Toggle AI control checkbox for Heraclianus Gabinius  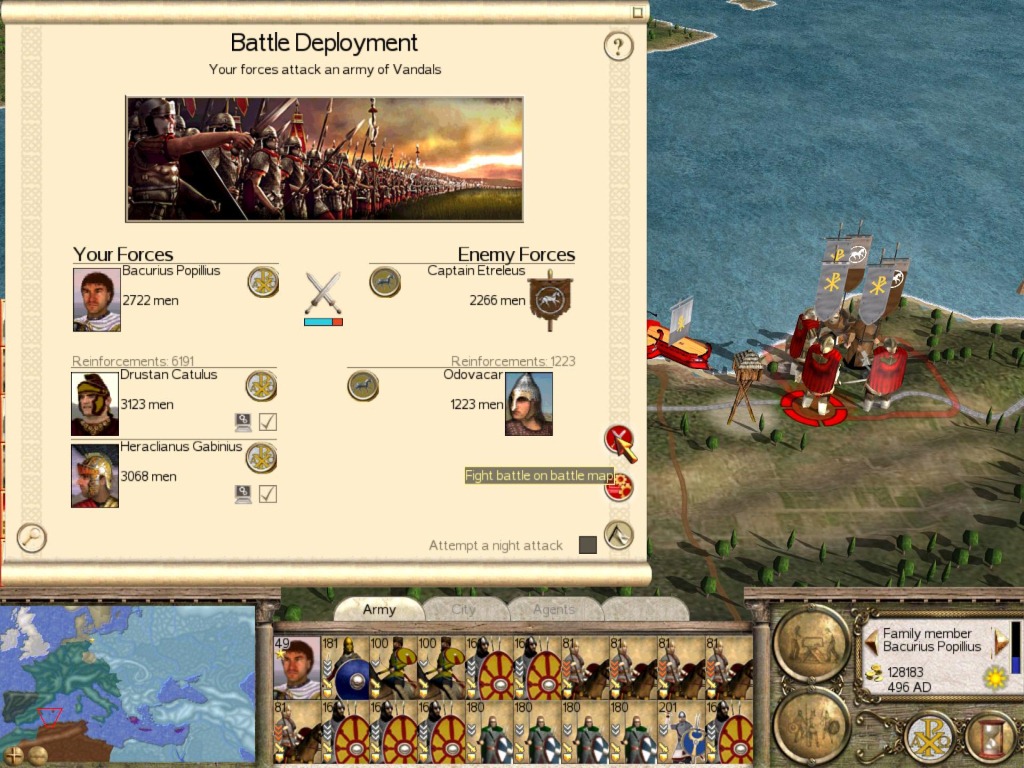[268, 494]
